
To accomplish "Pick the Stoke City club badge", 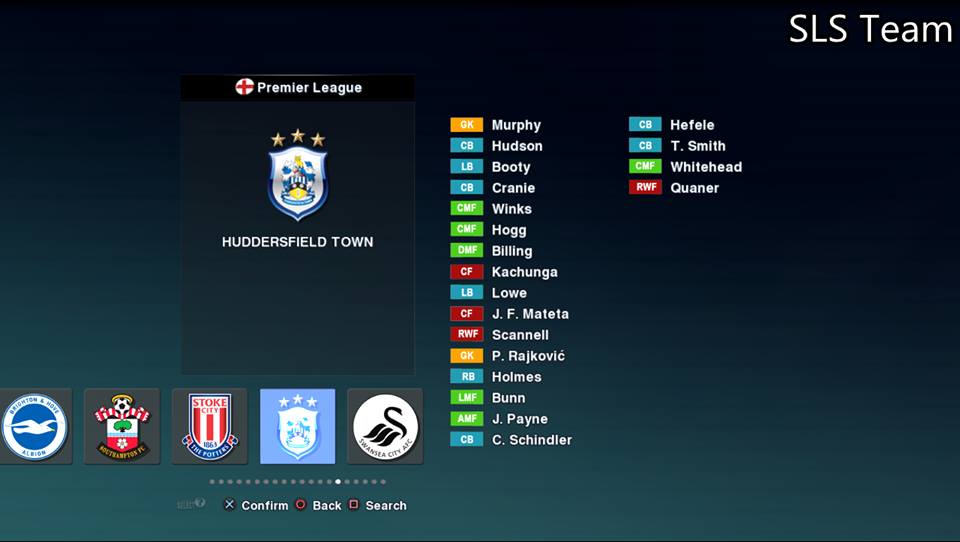I will [210, 426].
